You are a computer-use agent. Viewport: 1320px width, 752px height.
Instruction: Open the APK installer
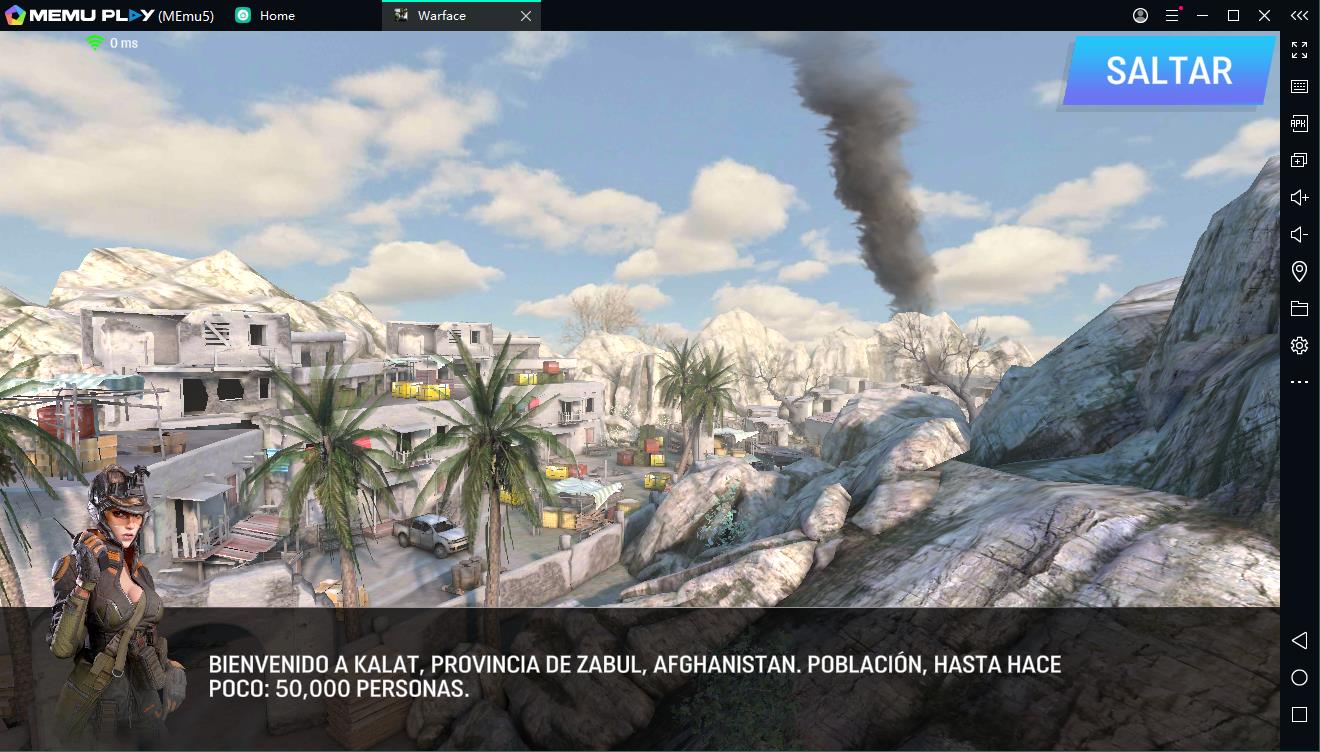[1298, 122]
